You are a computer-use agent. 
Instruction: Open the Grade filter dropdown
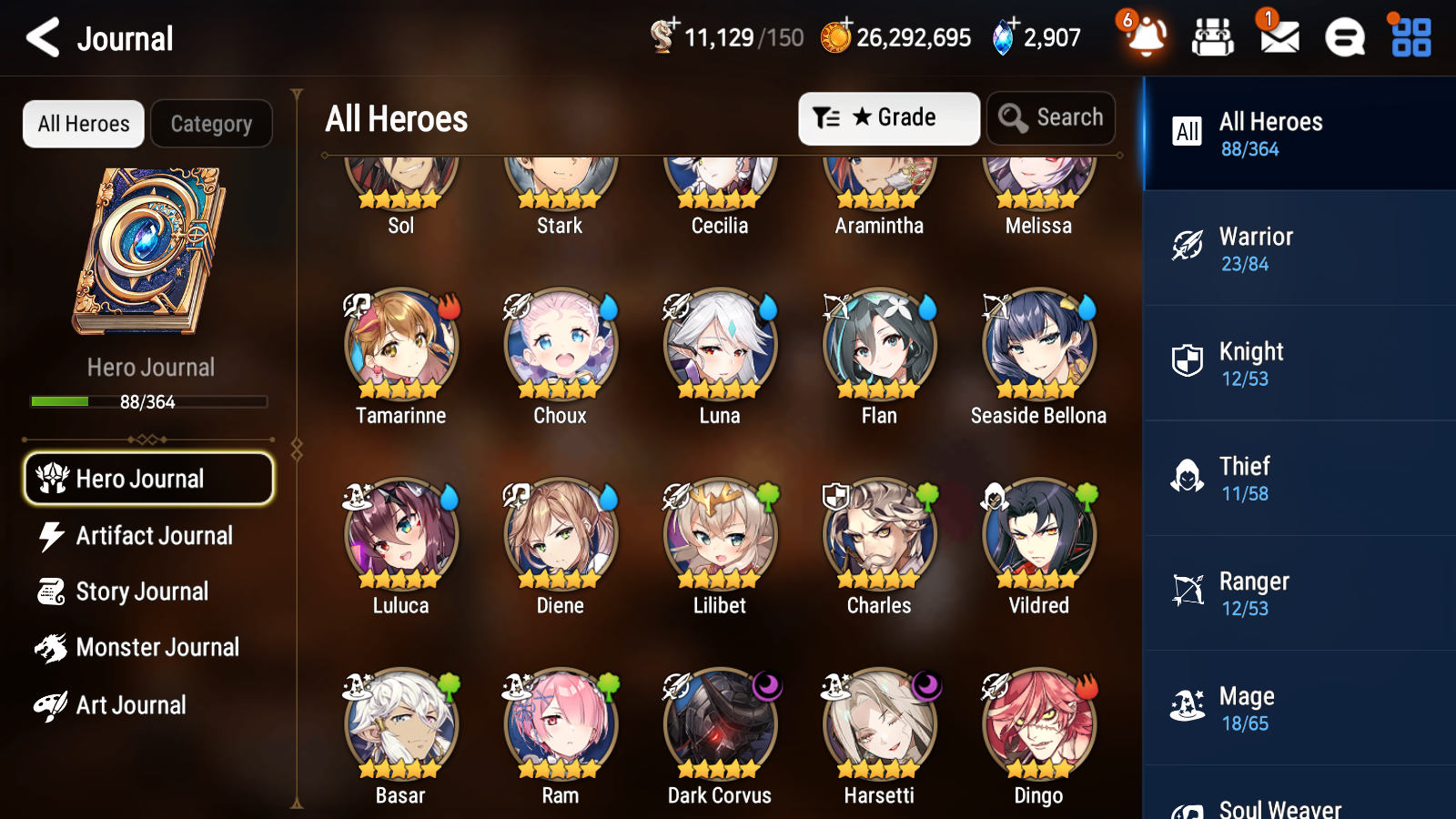pos(888,117)
